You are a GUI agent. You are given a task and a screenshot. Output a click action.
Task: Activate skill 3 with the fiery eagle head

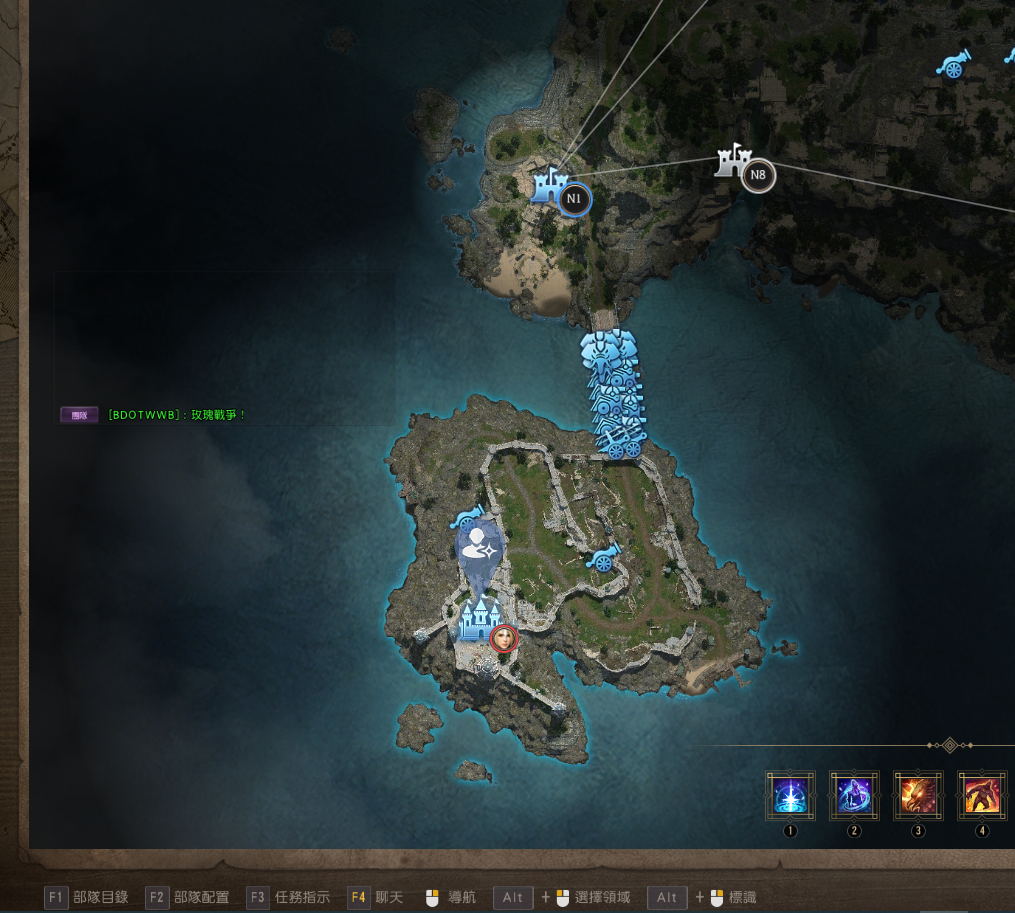click(918, 796)
